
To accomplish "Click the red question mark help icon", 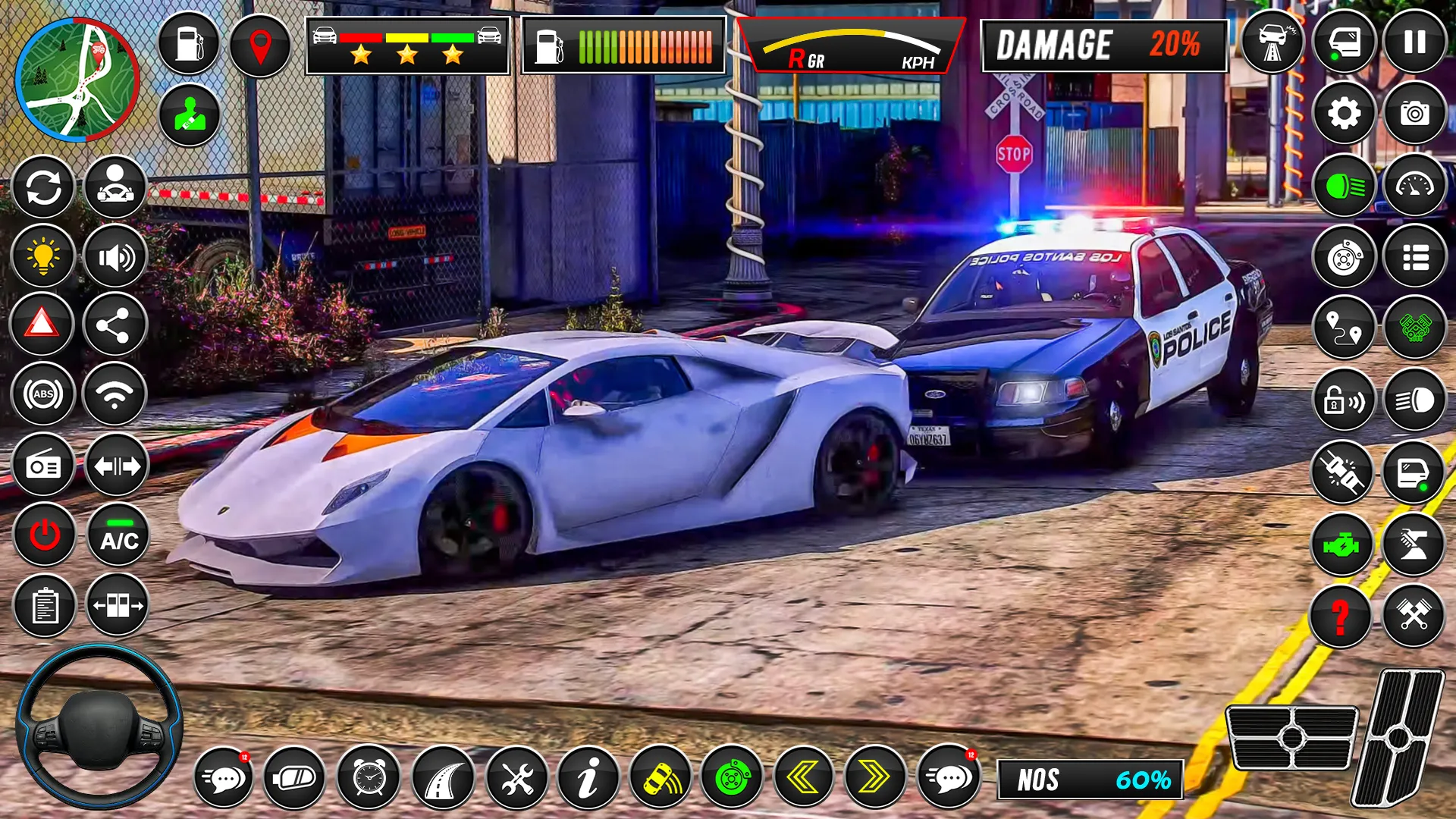I will coord(1340,616).
